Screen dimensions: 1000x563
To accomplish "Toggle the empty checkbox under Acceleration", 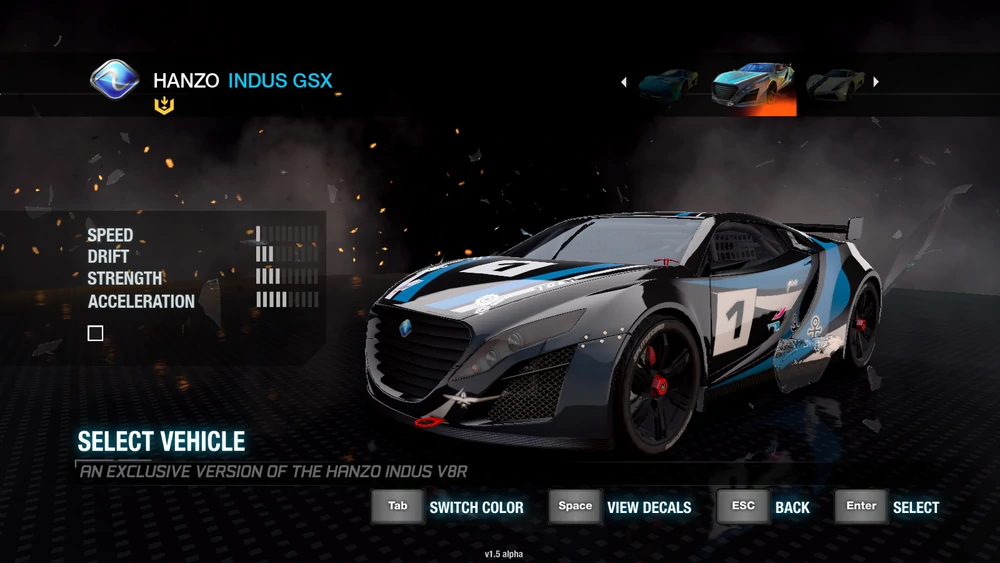I will tap(96, 334).
